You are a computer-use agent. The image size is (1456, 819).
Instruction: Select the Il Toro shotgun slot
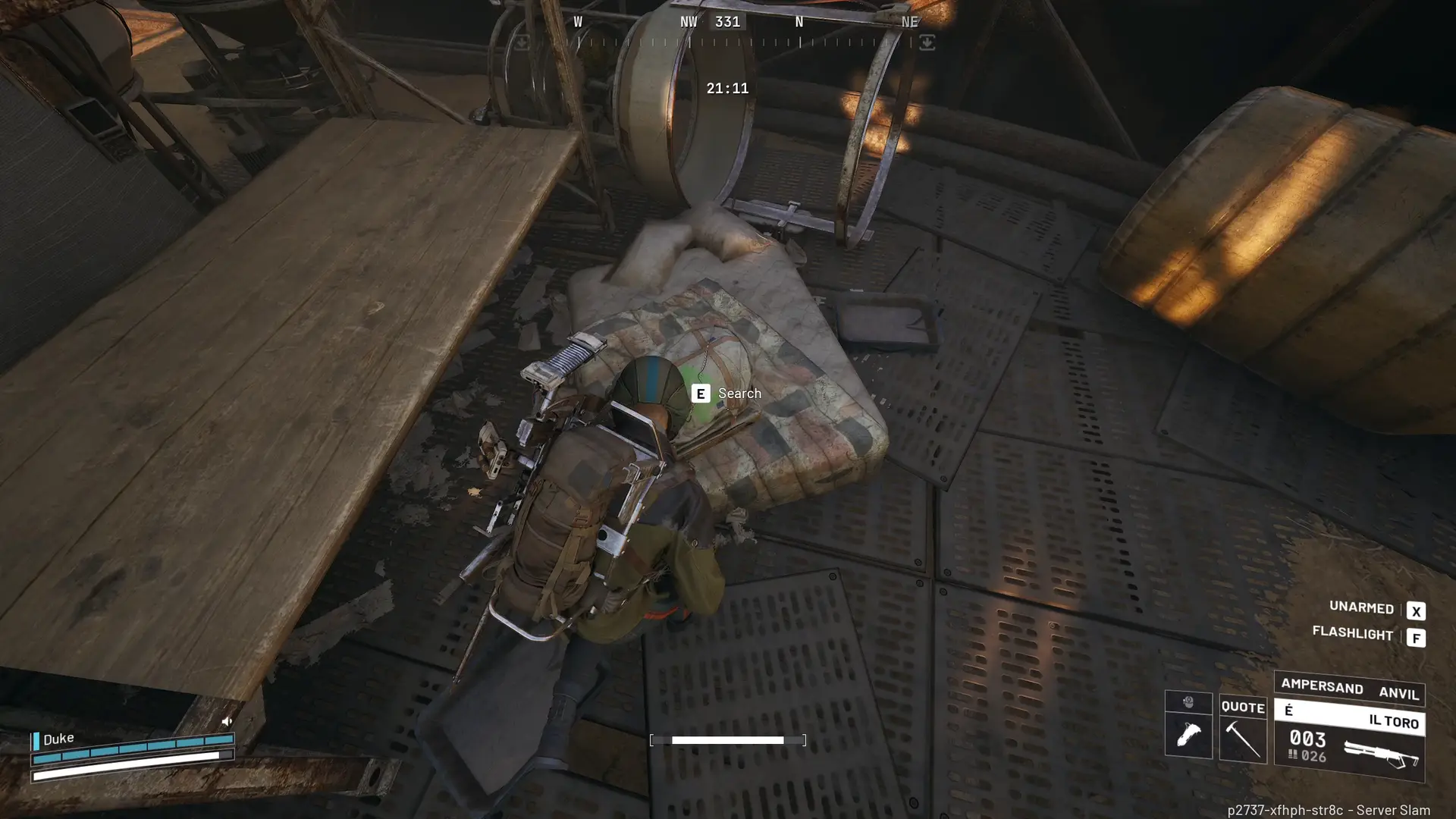pyautogui.click(x=1349, y=741)
